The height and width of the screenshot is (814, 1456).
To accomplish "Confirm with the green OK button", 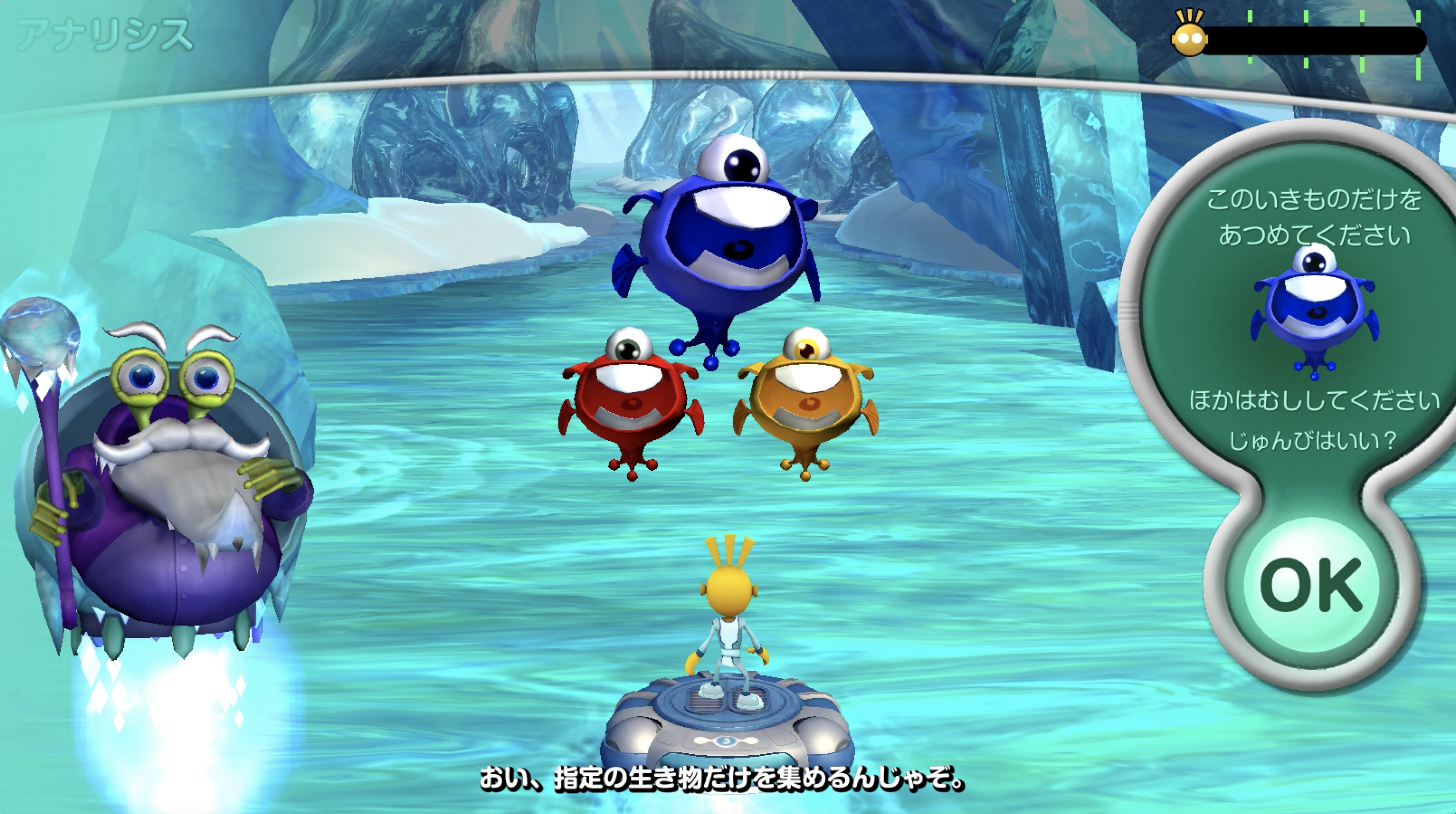I will [1310, 585].
